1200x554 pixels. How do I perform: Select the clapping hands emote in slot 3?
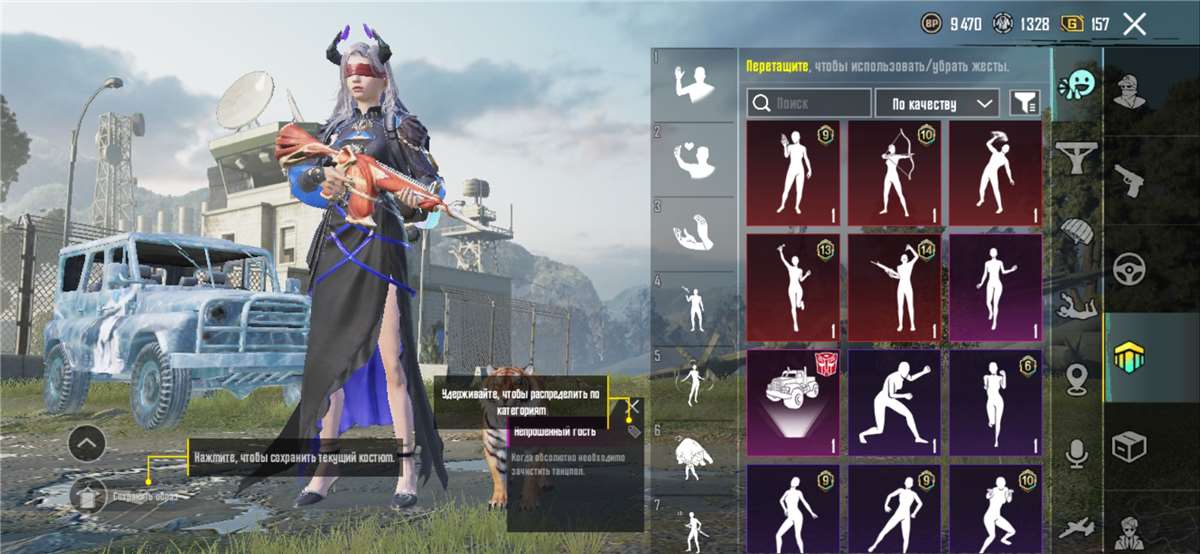(x=694, y=235)
